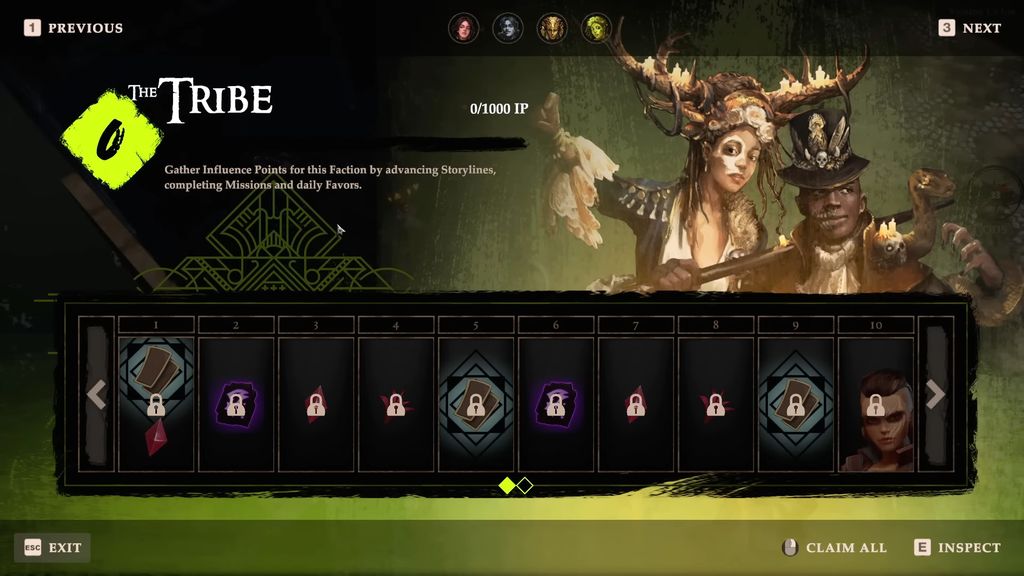
Task: Go to the Next faction
Action: (969, 28)
